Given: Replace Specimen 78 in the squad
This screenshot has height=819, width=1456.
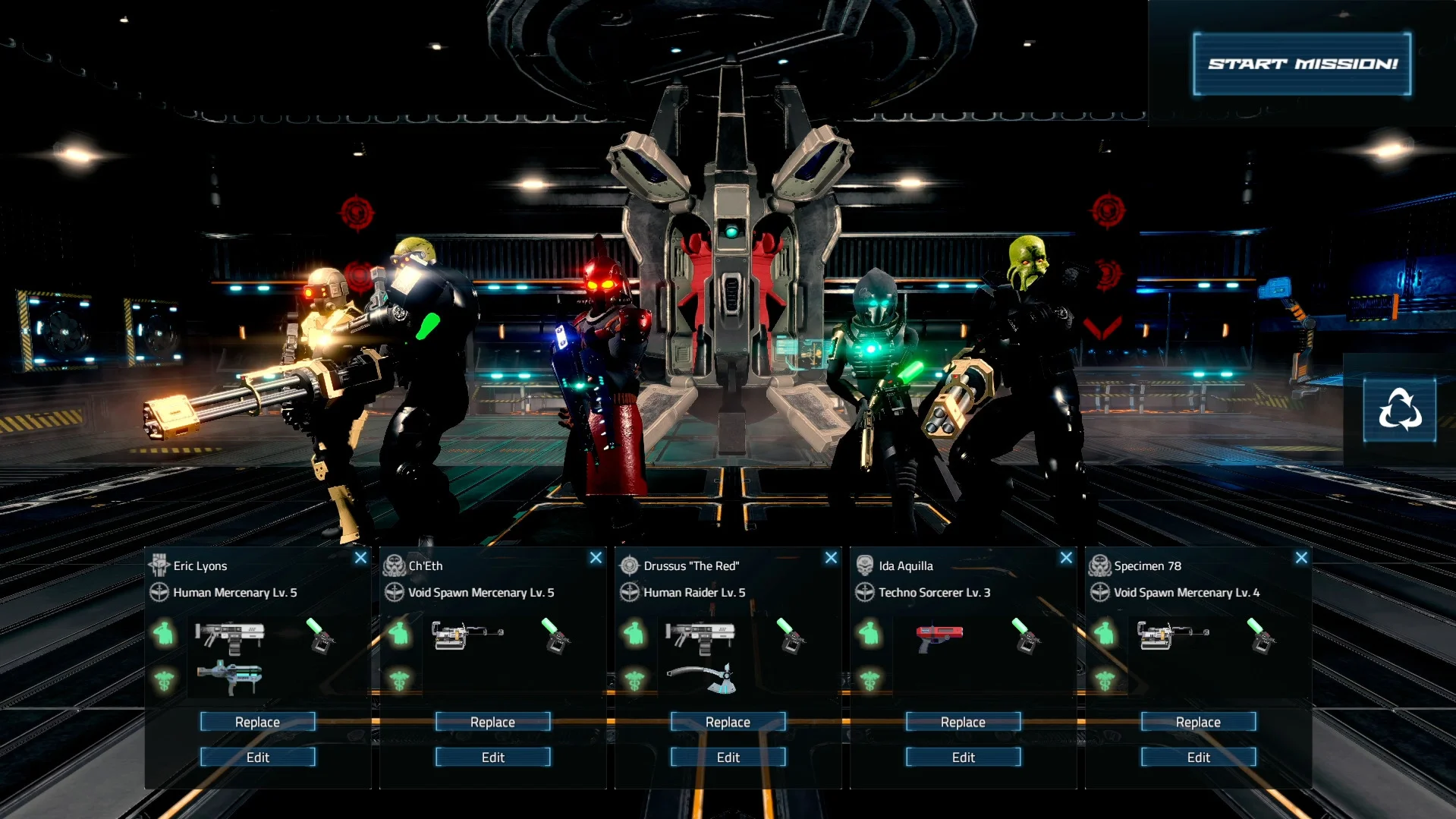Looking at the screenshot, I should click(x=1198, y=722).
